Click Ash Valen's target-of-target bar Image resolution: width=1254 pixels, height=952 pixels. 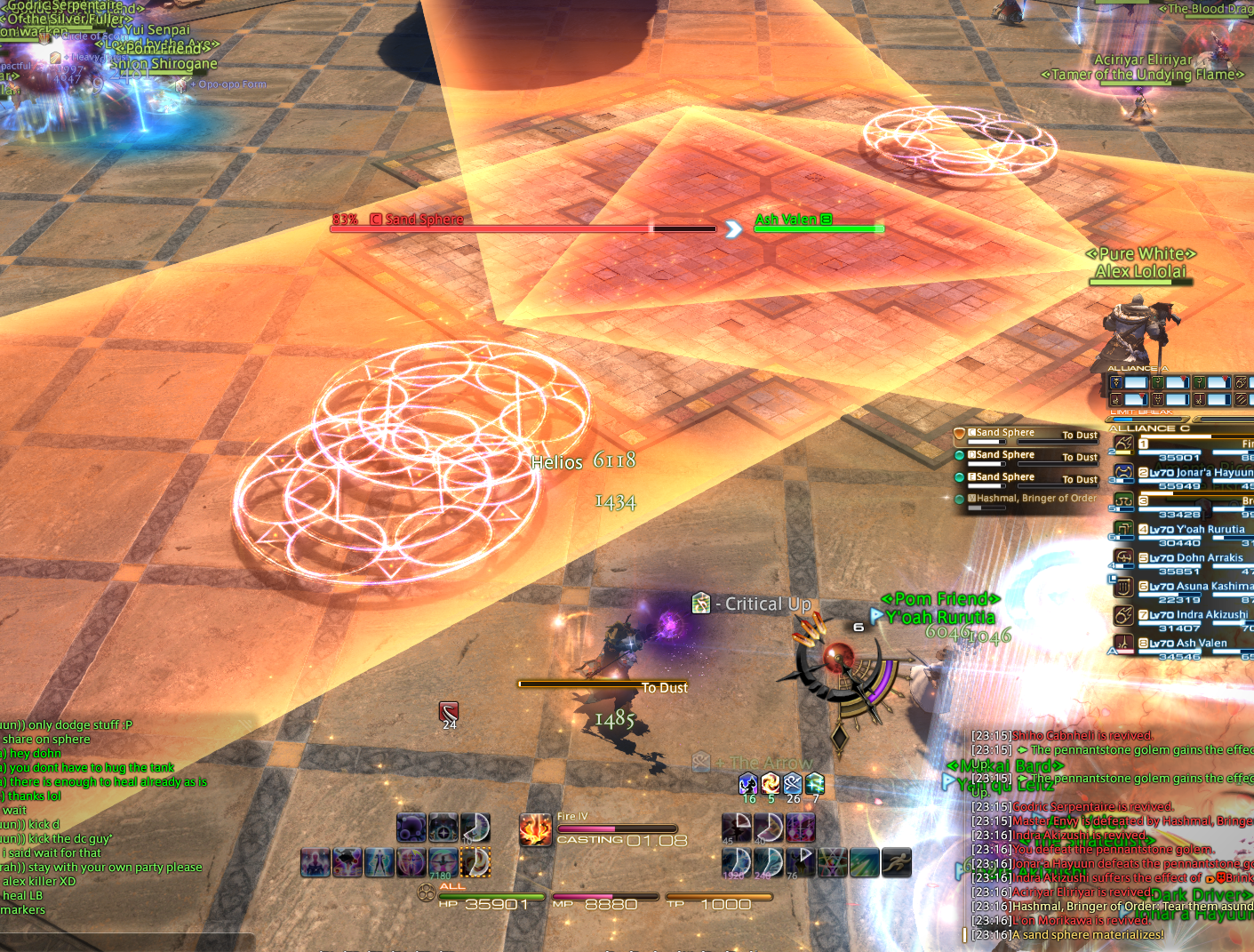[x=818, y=228]
